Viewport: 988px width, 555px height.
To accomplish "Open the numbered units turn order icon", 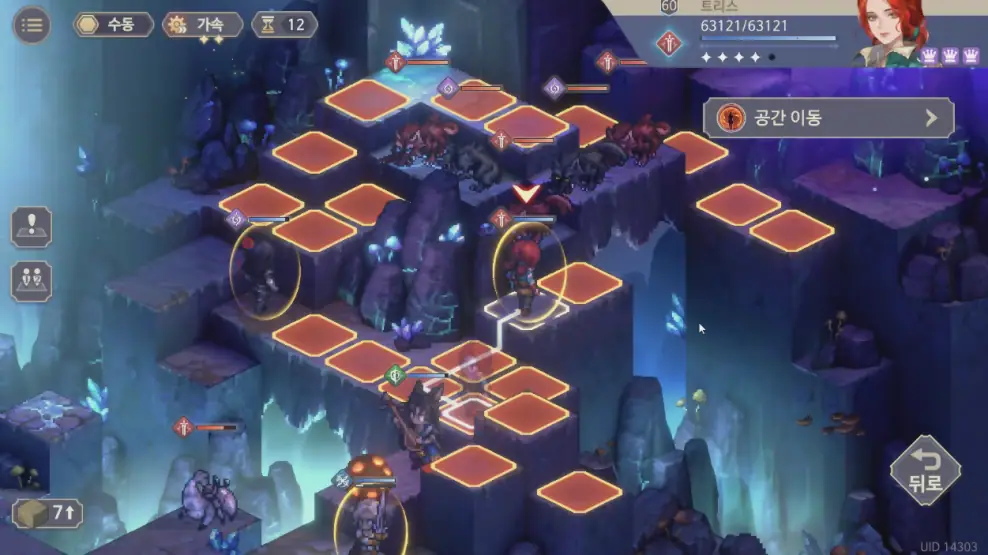I will click(x=31, y=281).
